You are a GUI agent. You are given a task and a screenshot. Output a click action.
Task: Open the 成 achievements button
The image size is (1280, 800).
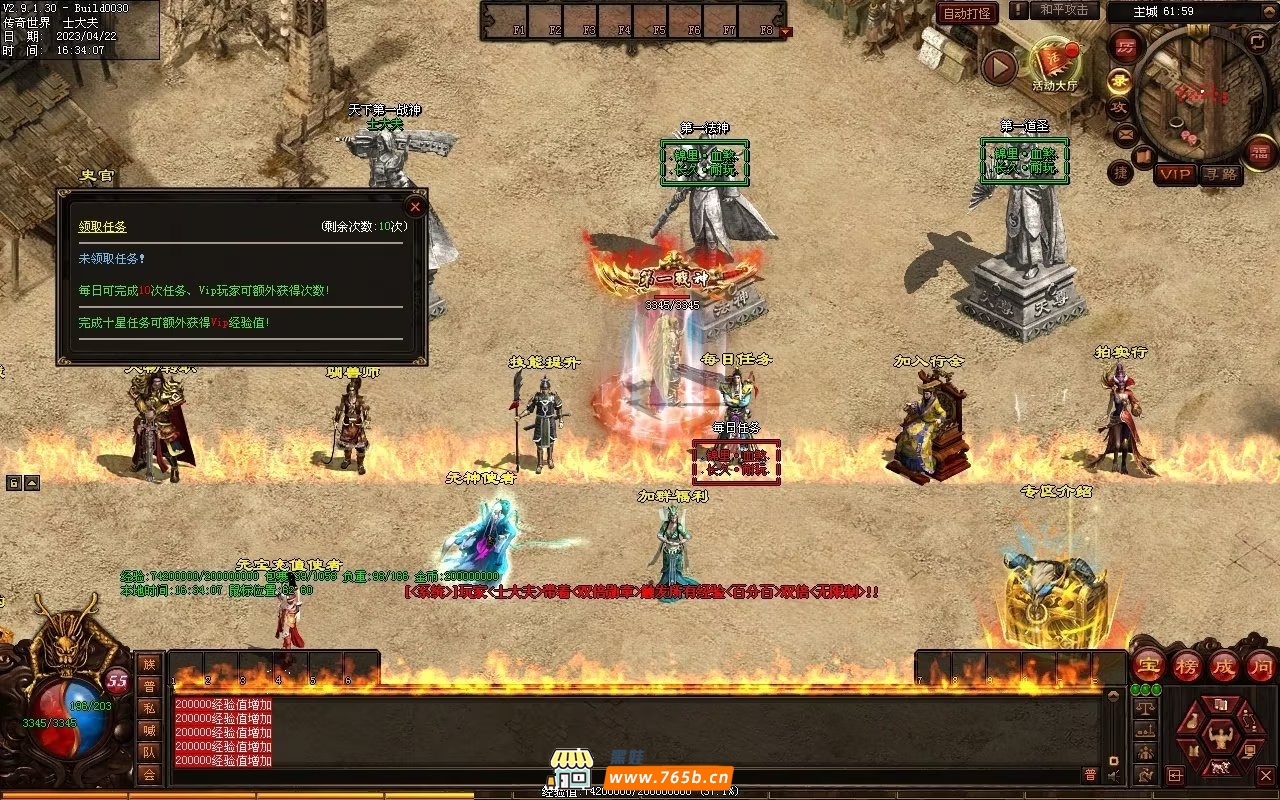pyautogui.click(x=1224, y=666)
